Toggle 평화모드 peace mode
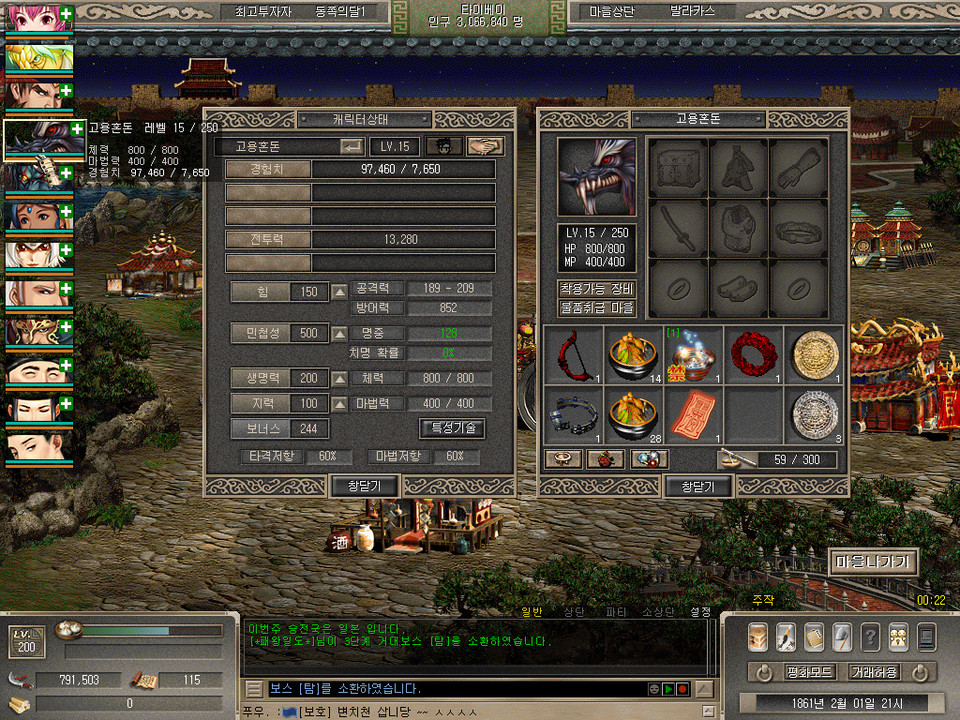 [x=809, y=672]
